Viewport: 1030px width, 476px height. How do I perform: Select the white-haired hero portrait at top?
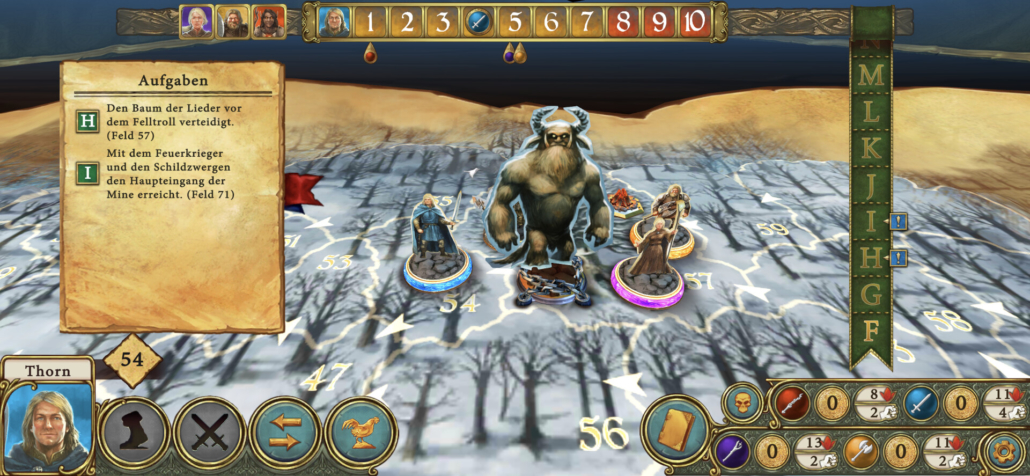[x=197, y=21]
